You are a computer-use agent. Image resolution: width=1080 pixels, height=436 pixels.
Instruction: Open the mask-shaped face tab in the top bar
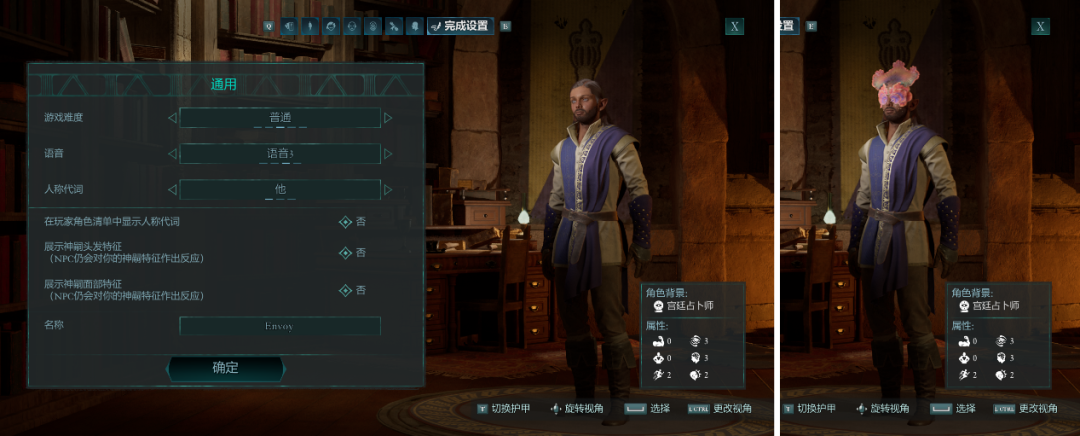pyautogui.click(x=351, y=26)
